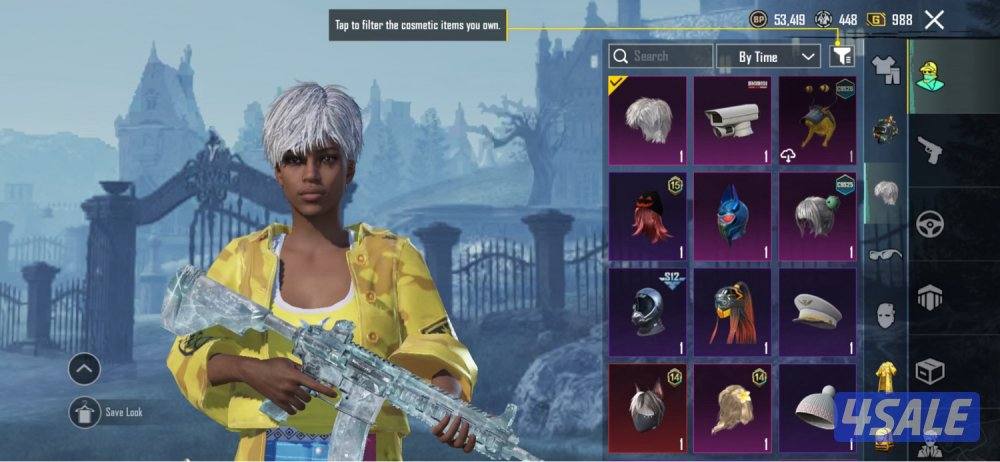Save the current look

coord(84,412)
